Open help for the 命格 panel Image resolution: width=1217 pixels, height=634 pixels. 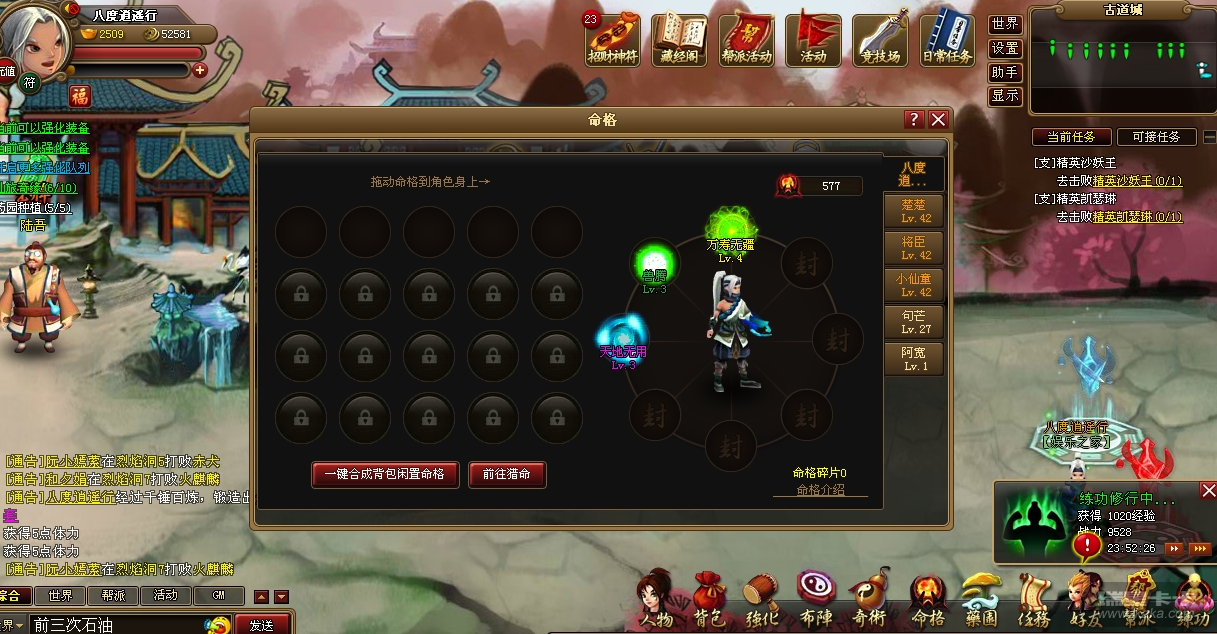click(914, 120)
